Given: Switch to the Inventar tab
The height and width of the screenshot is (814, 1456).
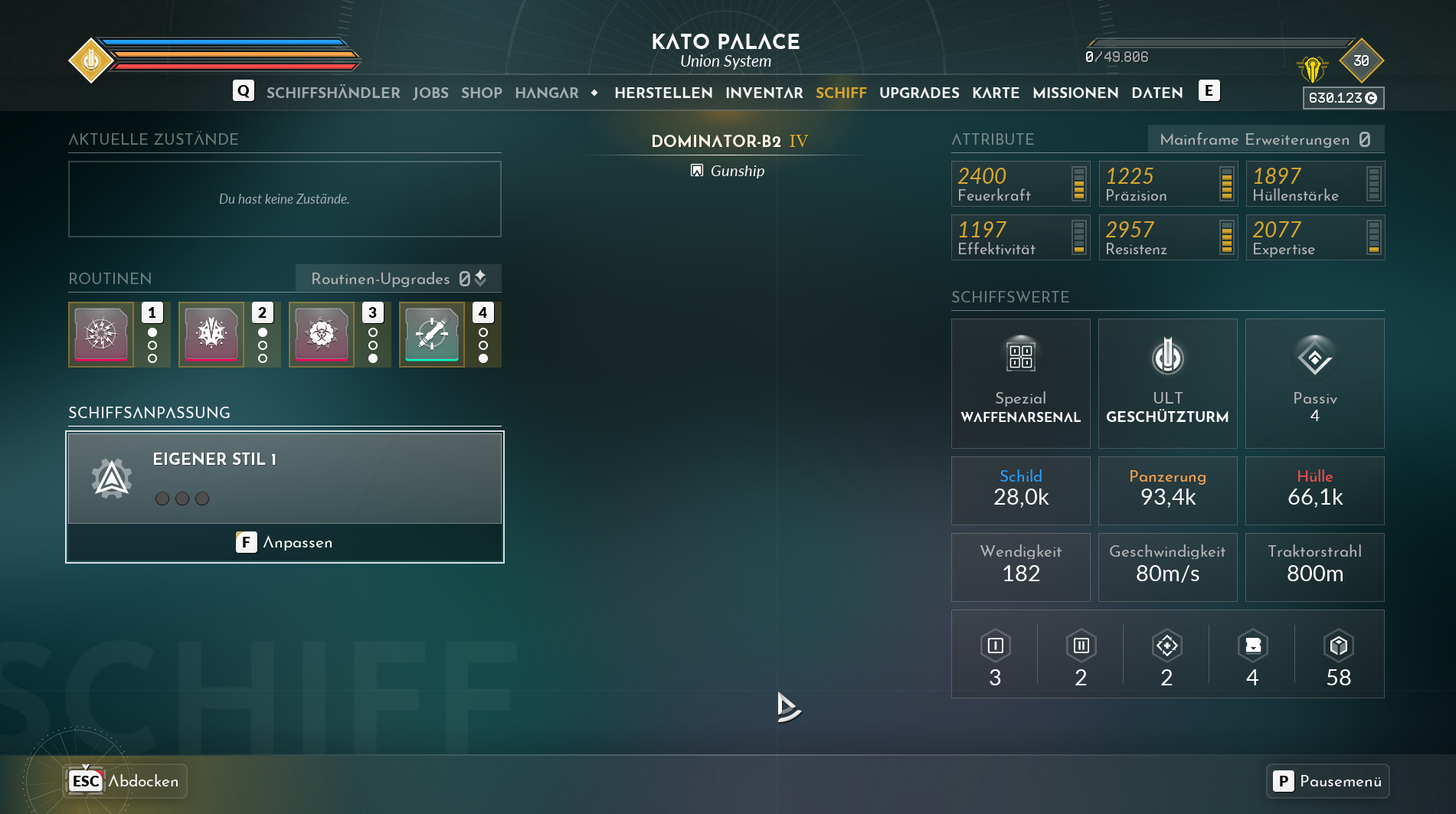Looking at the screenshot, I should click(764, 93).
